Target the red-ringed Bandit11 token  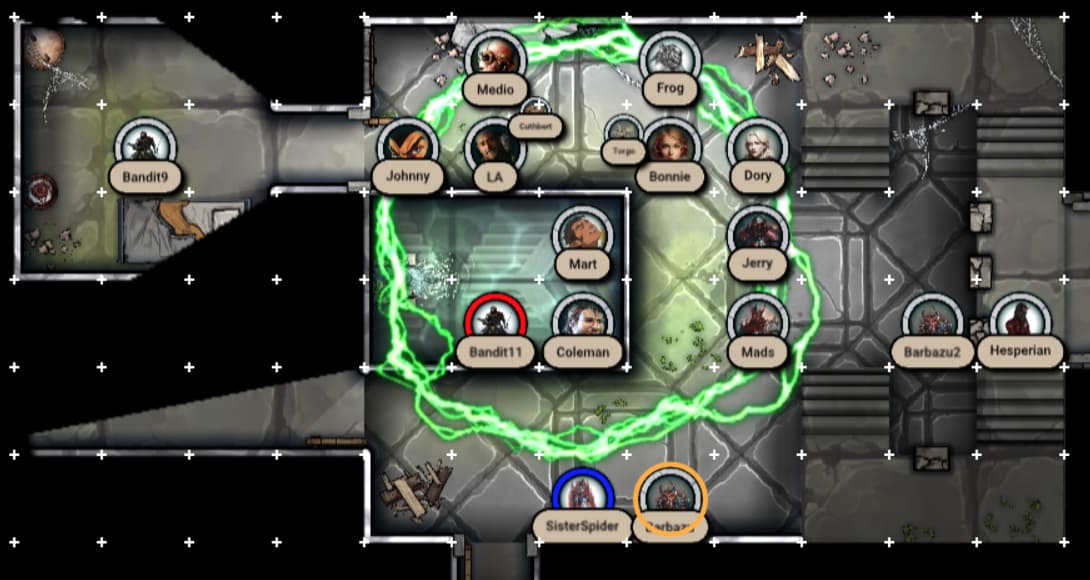coord(495,322)
